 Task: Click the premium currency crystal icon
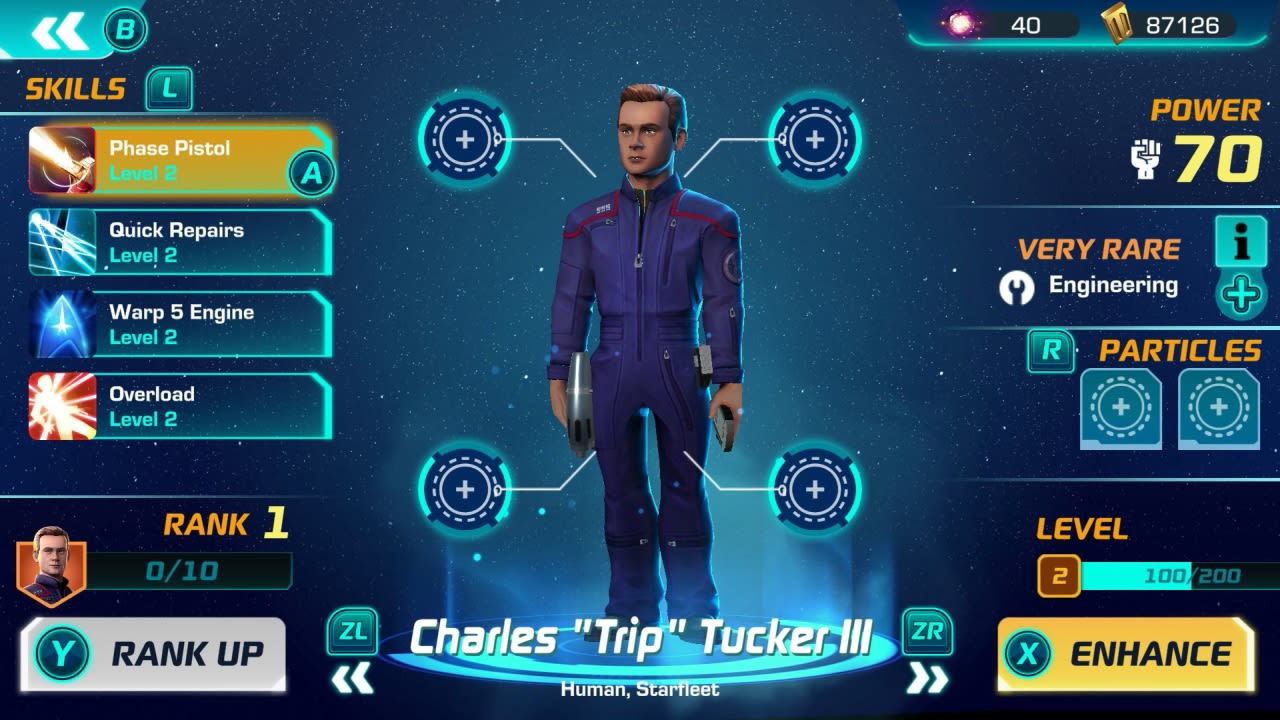point(960,25)
